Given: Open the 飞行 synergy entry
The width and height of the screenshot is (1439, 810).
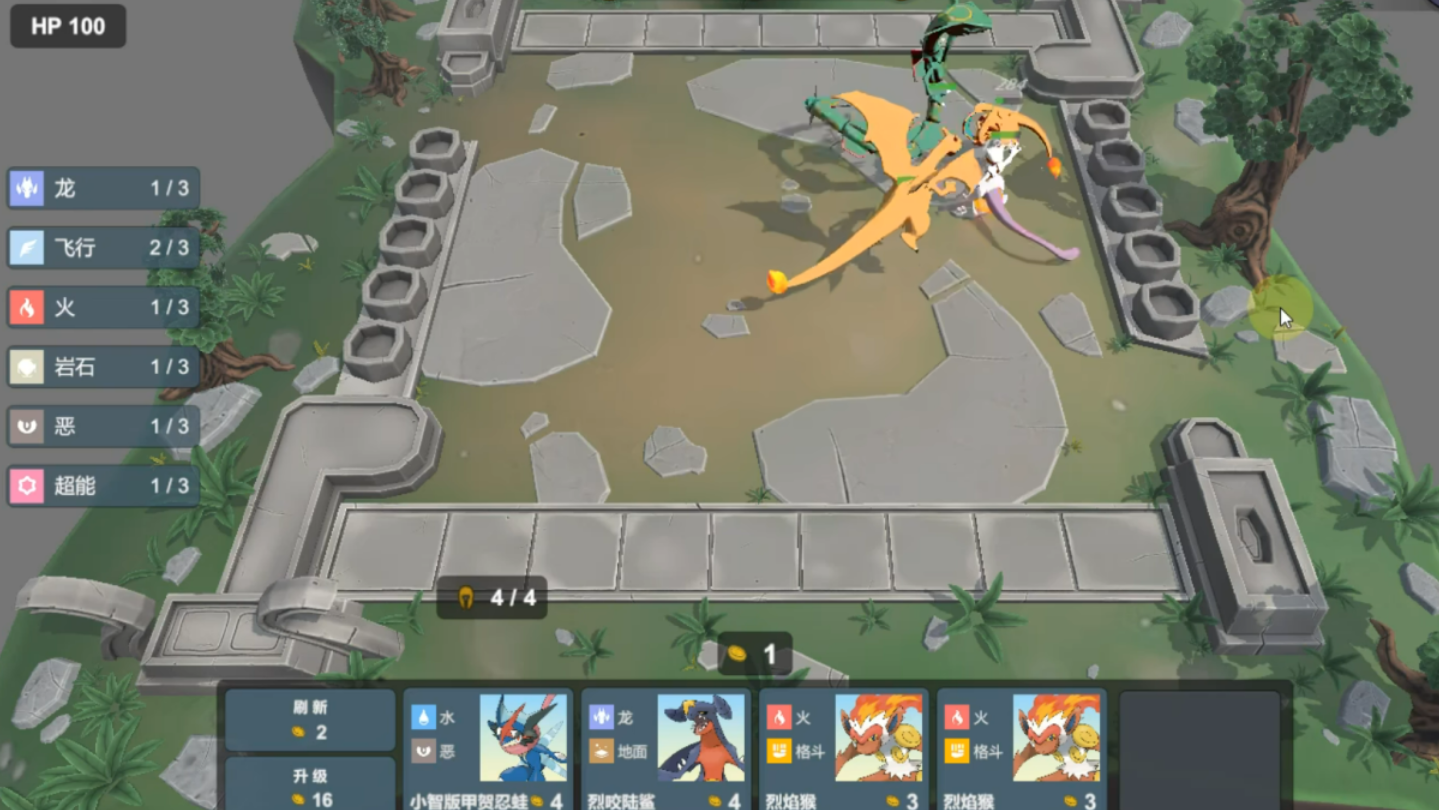Looking at the screenshot, I should [104, 248].
